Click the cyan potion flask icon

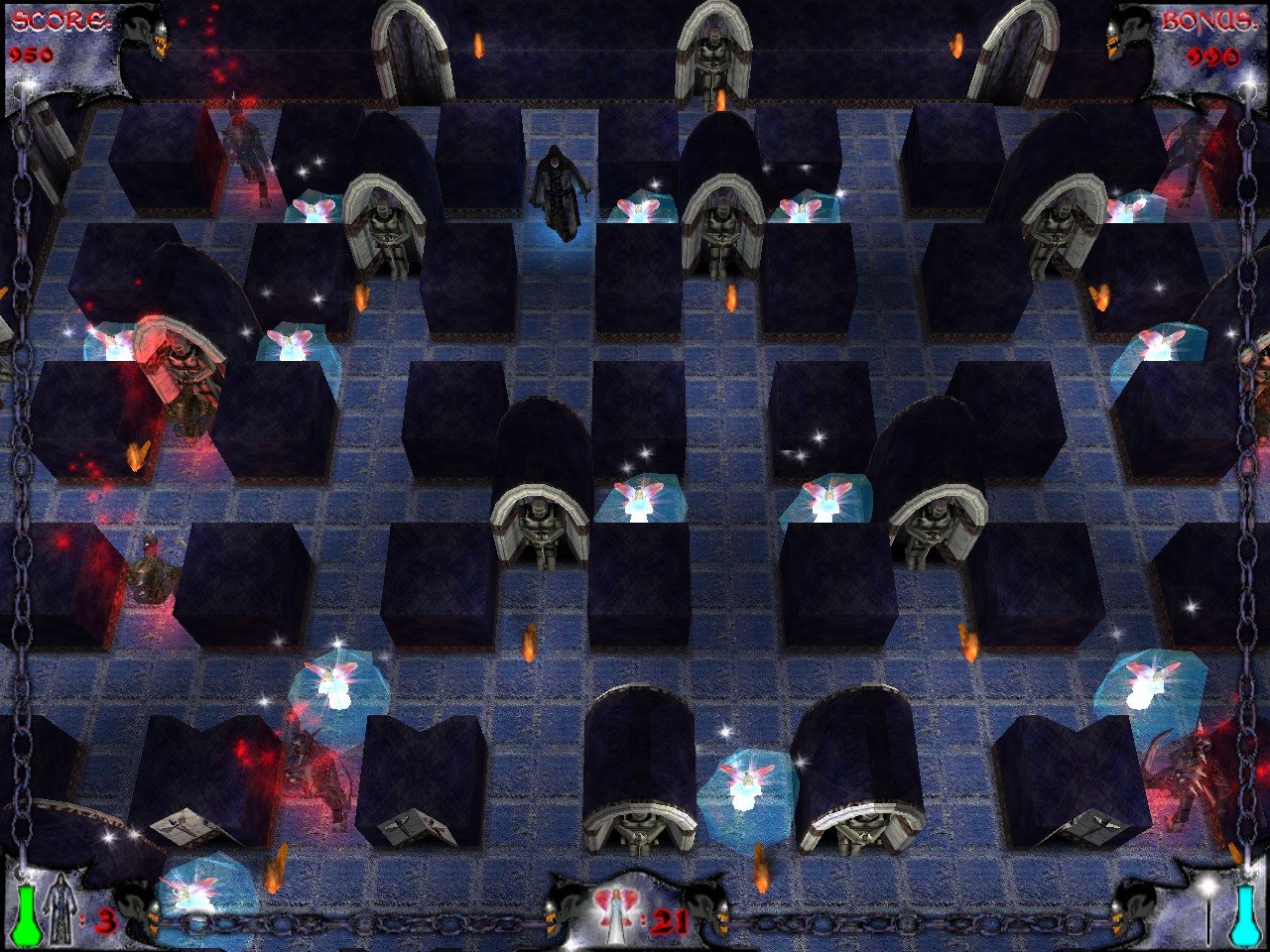(1242, 914)
